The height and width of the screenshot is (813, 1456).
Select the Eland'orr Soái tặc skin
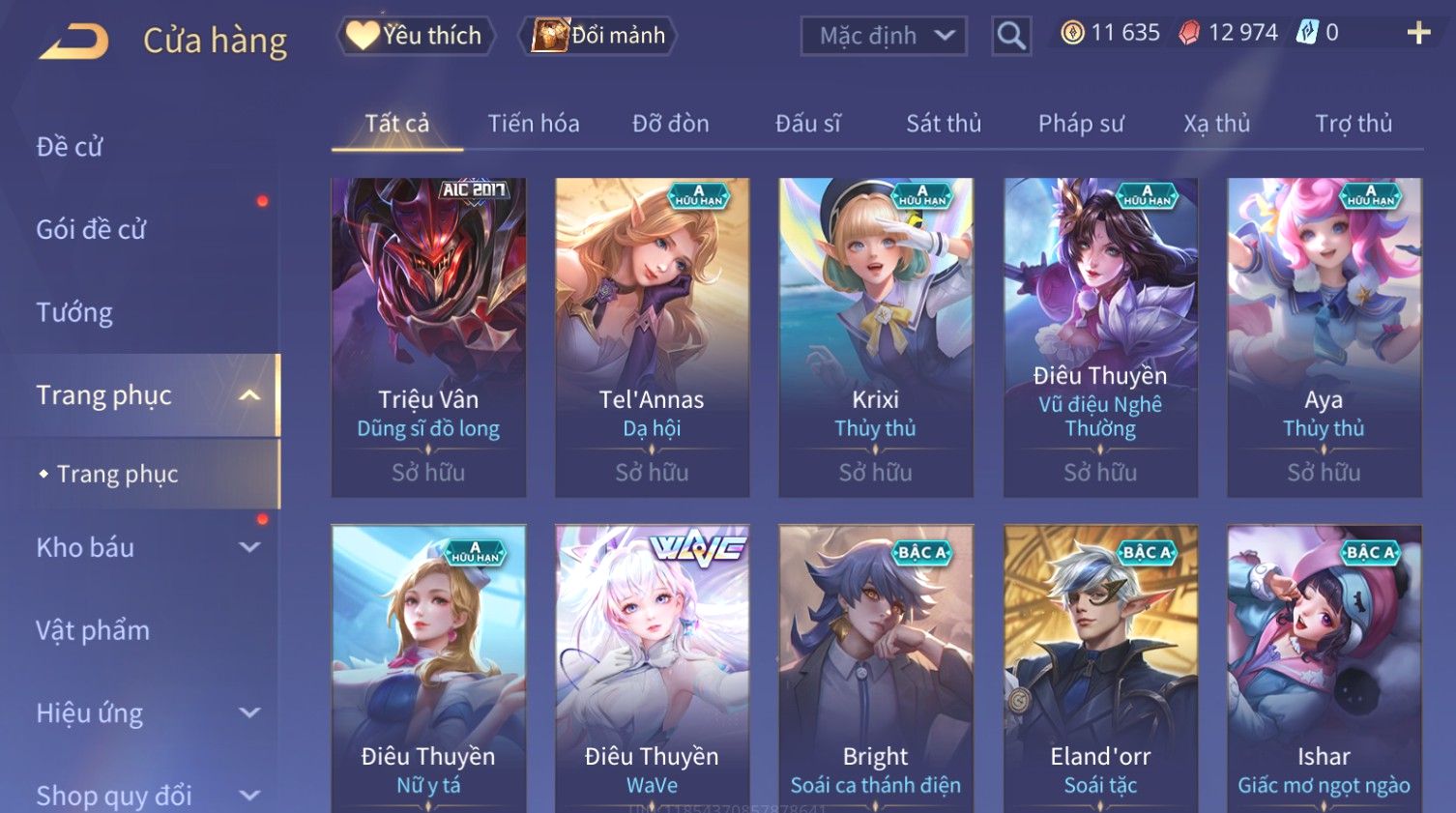coord(1100,667)
